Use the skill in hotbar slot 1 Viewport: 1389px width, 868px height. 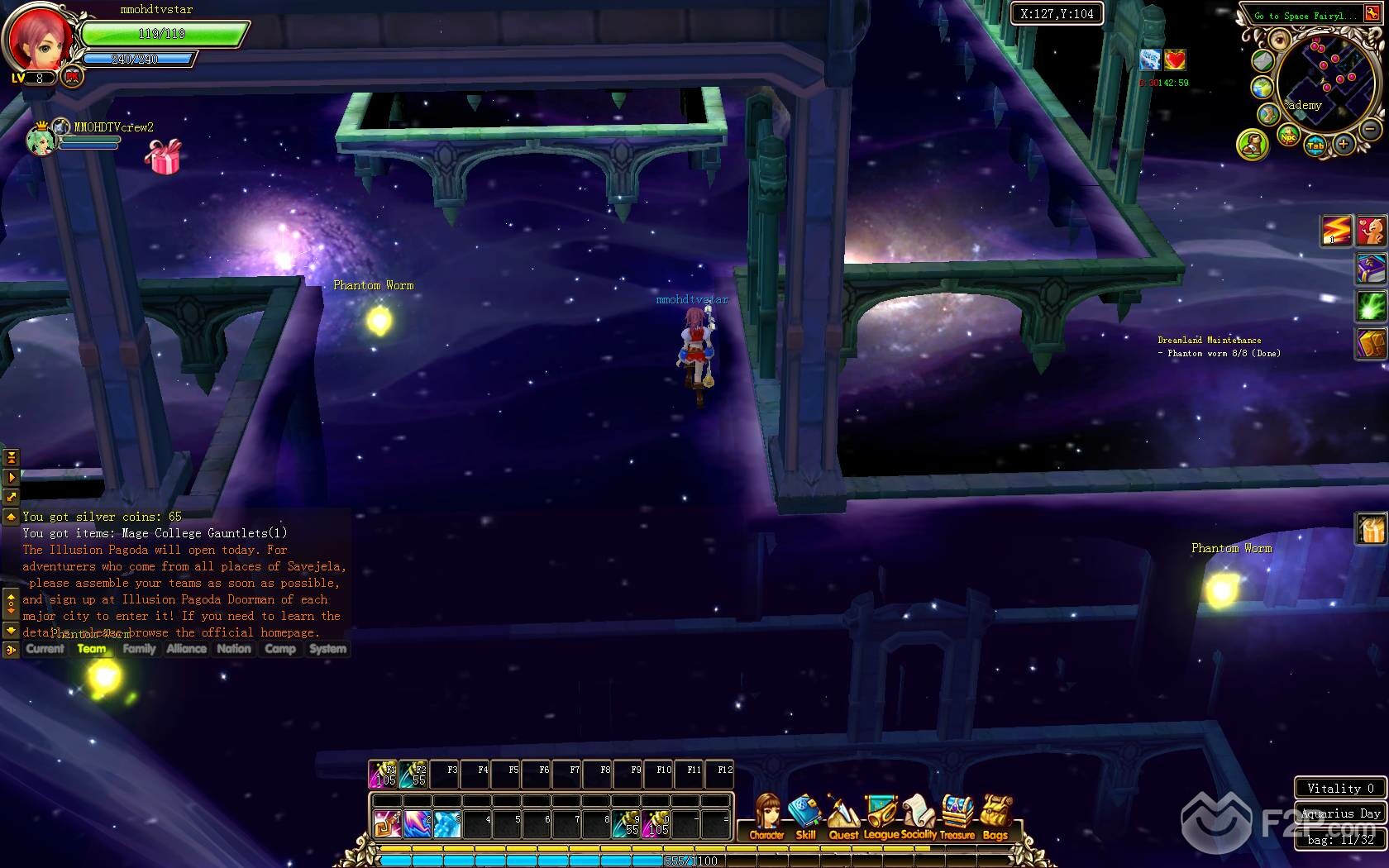pyautogui.click(x=387, y=823)
